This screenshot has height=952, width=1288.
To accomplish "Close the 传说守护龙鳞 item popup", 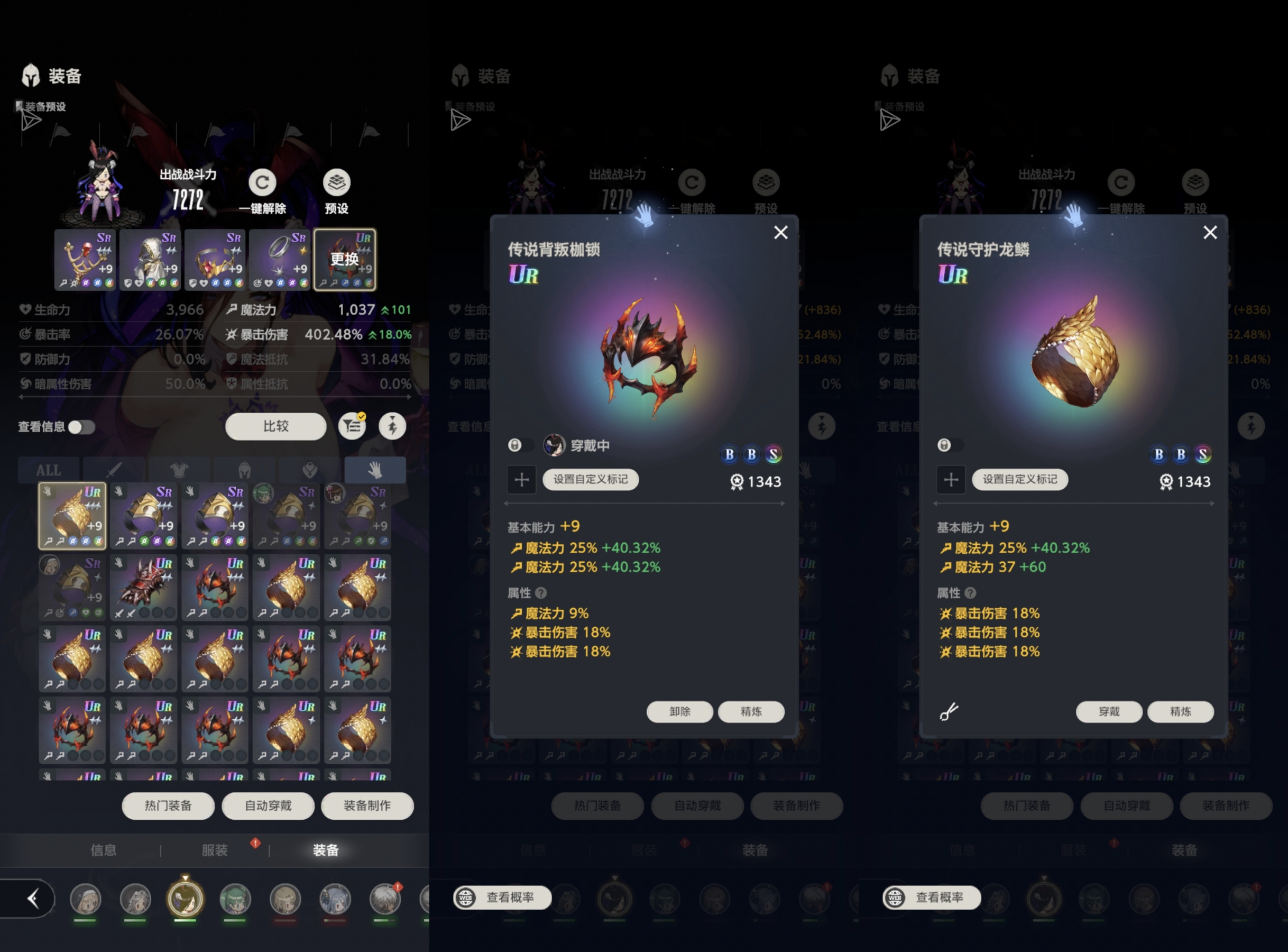I will click(1210, 232).
